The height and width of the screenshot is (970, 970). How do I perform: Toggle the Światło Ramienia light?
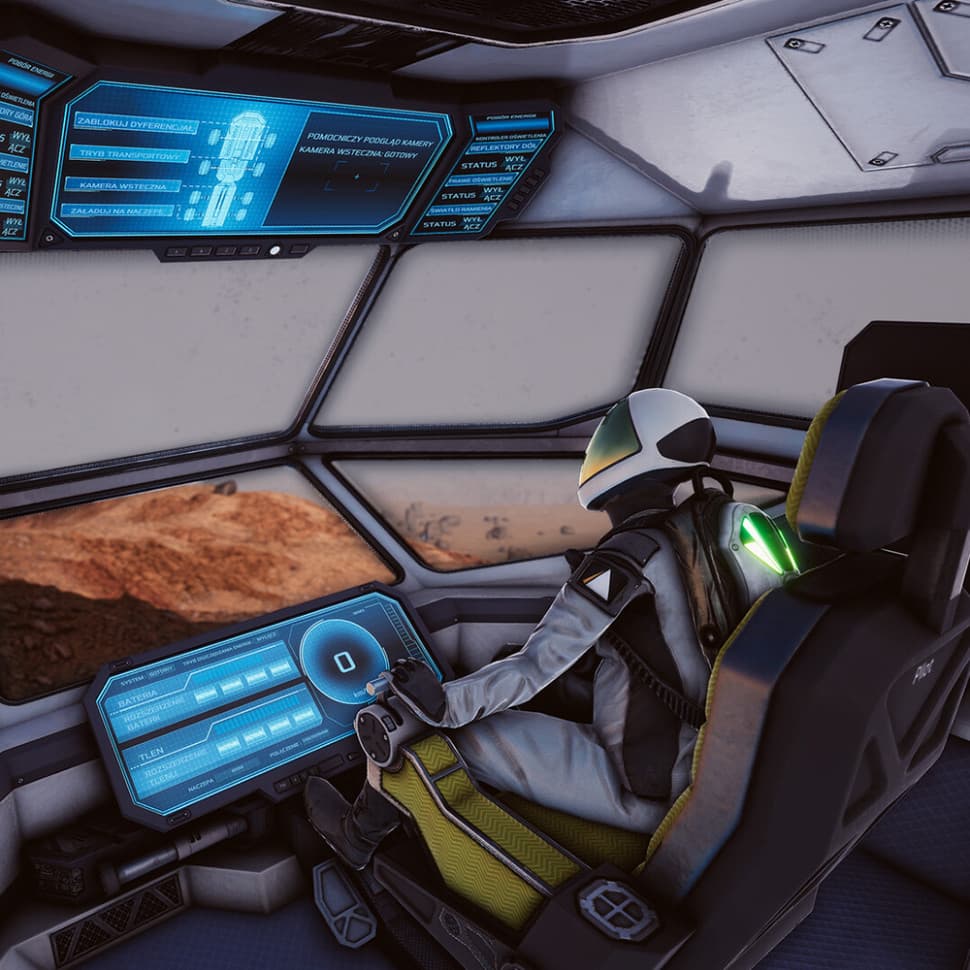pos(478,208)
